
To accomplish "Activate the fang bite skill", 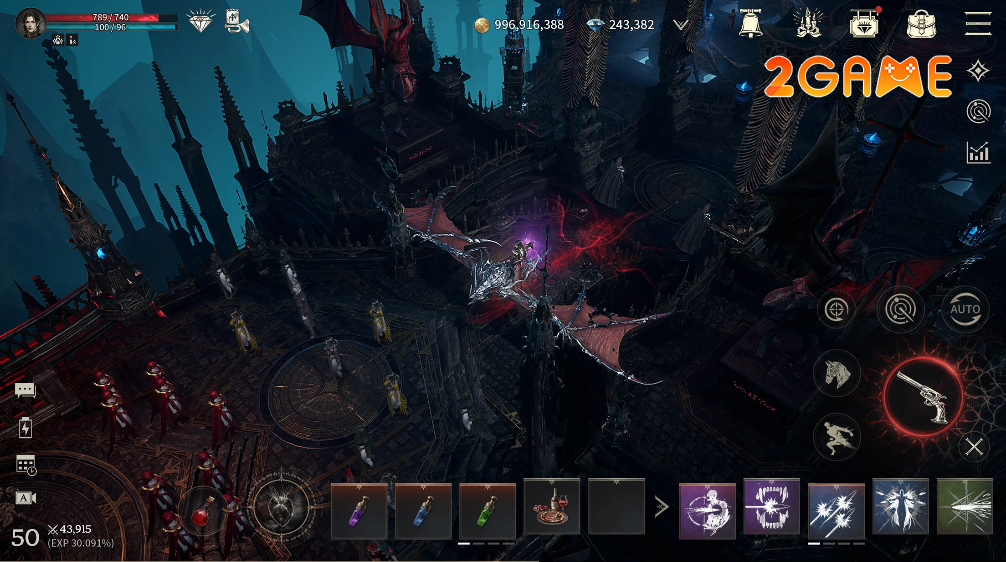I will pos(772,507).
